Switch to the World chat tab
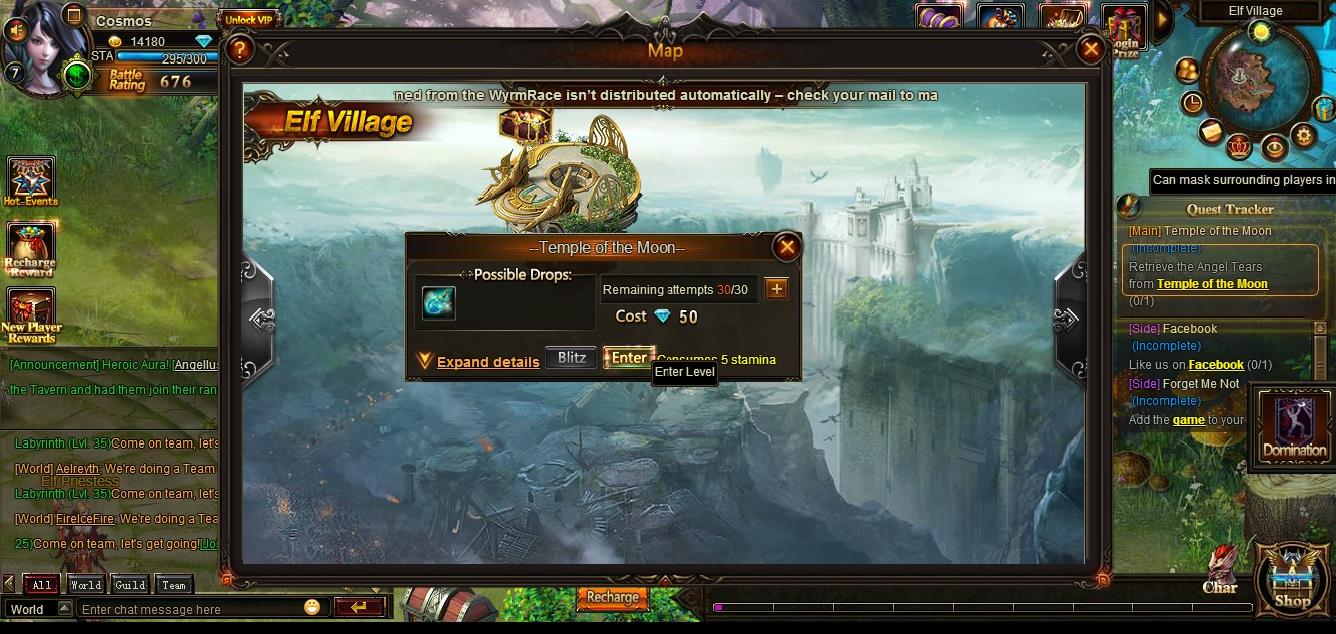This screenshot has height=634, width=1336. click(85, 585)
